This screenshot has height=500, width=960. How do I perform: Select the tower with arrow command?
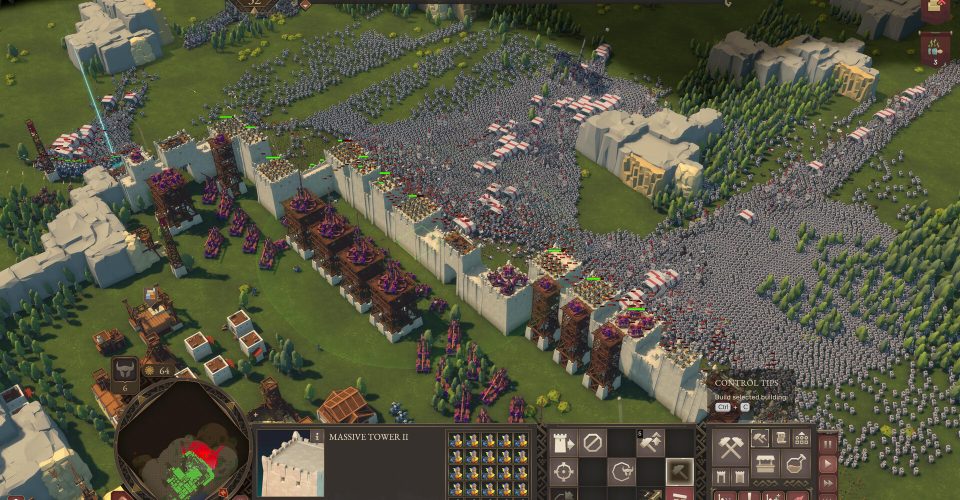coord(564,442)
